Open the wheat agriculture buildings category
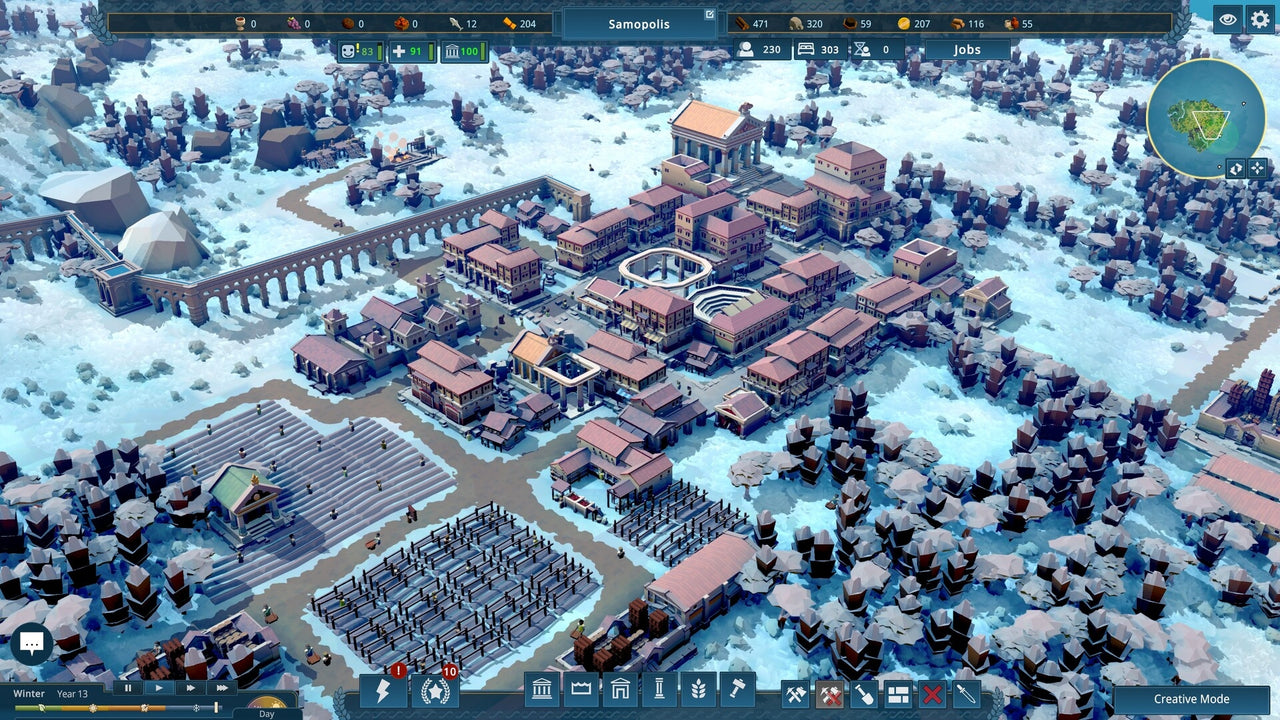The width and height of the screenshot is (1280, 720). click(x=698, y=690)
